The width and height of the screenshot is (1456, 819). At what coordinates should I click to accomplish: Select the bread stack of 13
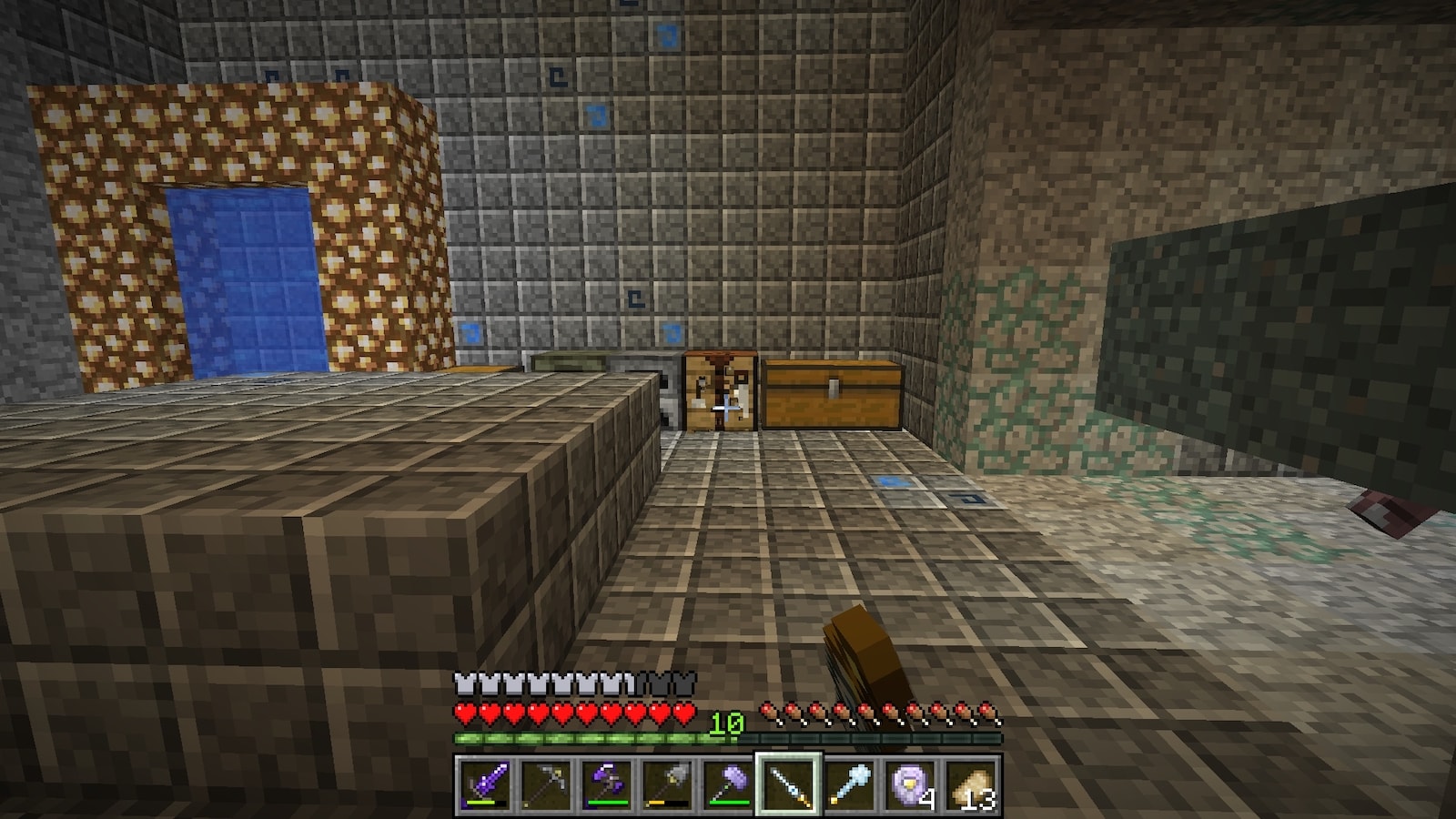tap(971, 784)
